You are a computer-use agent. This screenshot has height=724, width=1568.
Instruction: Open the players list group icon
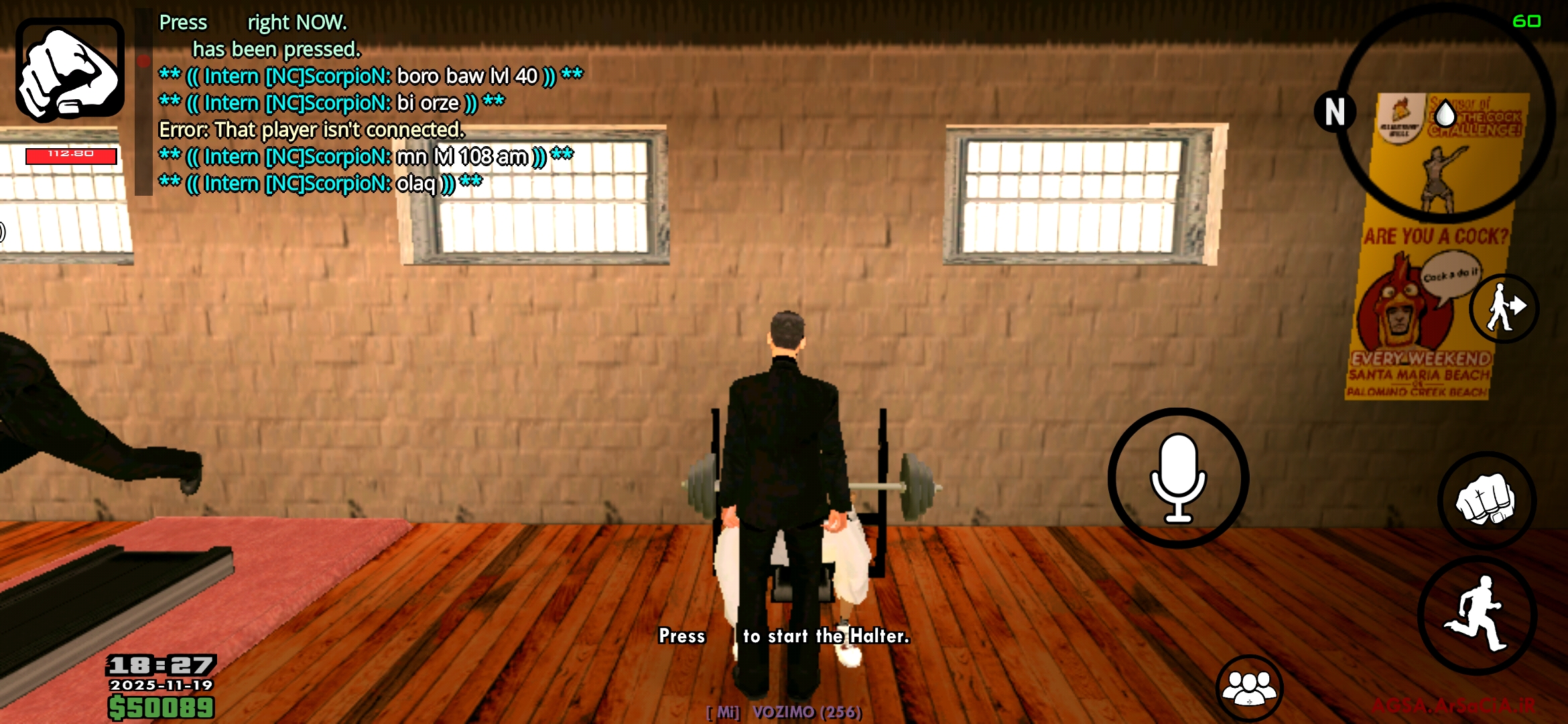pos(1249,687)
